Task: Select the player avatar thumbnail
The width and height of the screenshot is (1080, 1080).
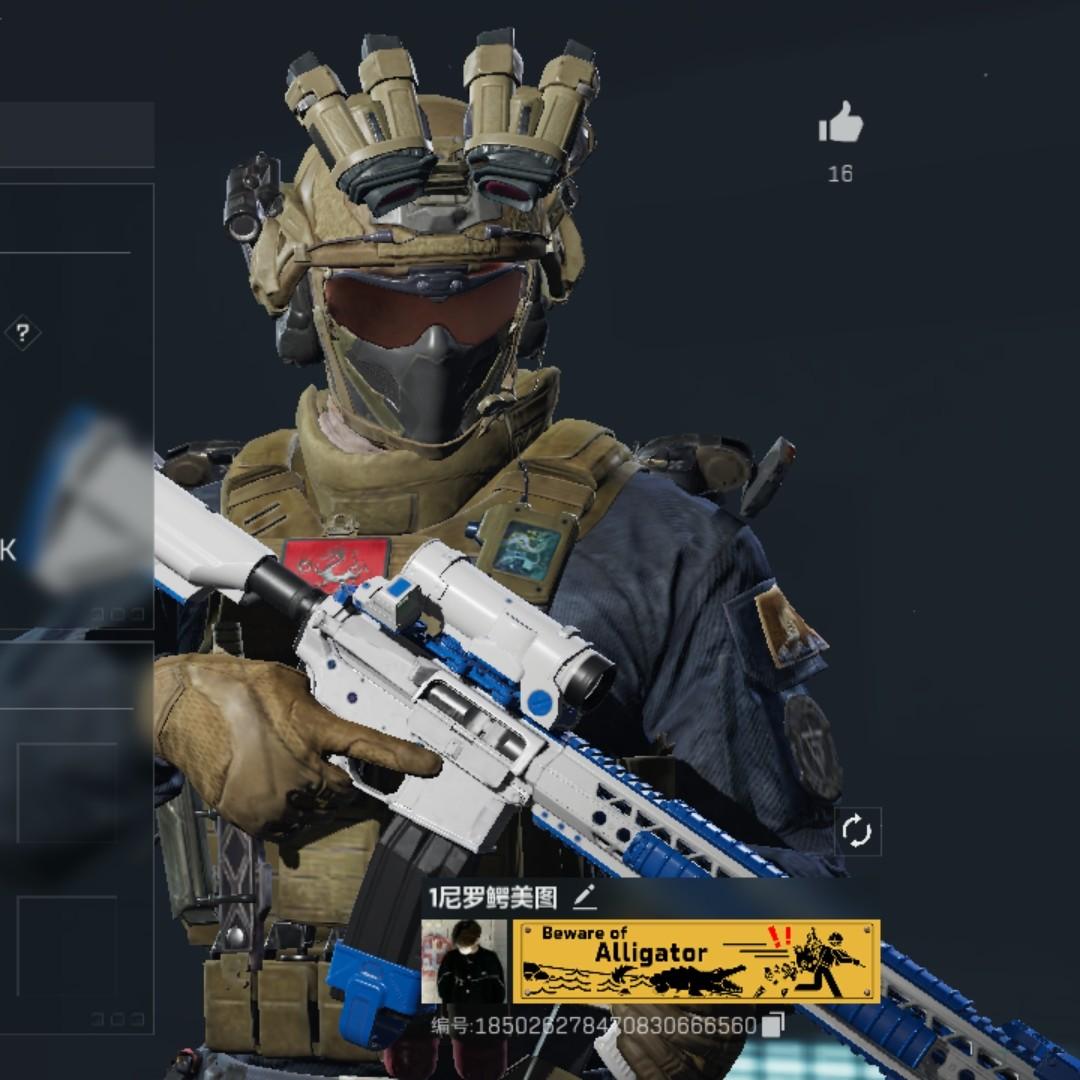Action: click(x=465, y=961)
